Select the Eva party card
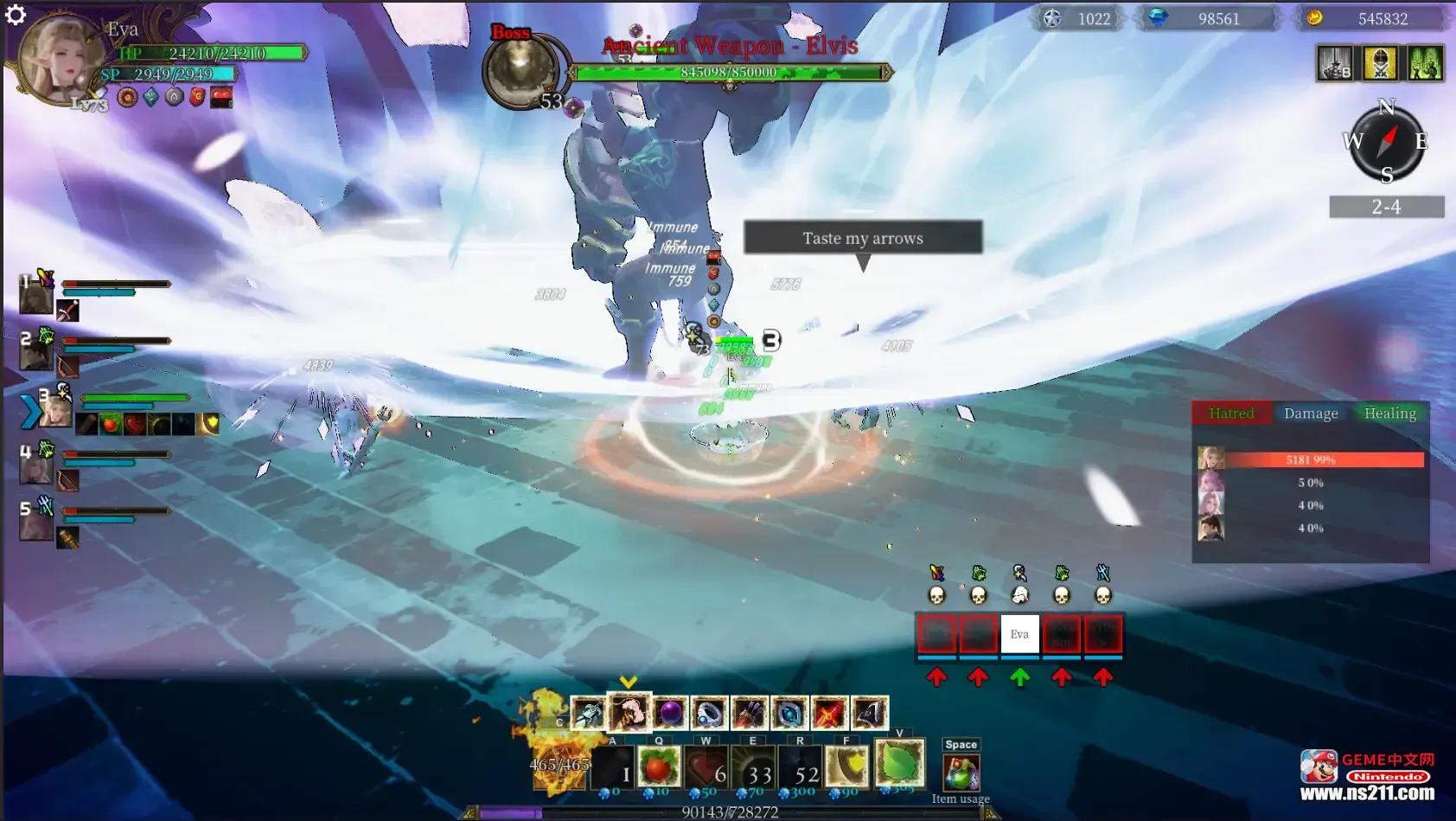1456x821 pixels. pos(1019,634)
